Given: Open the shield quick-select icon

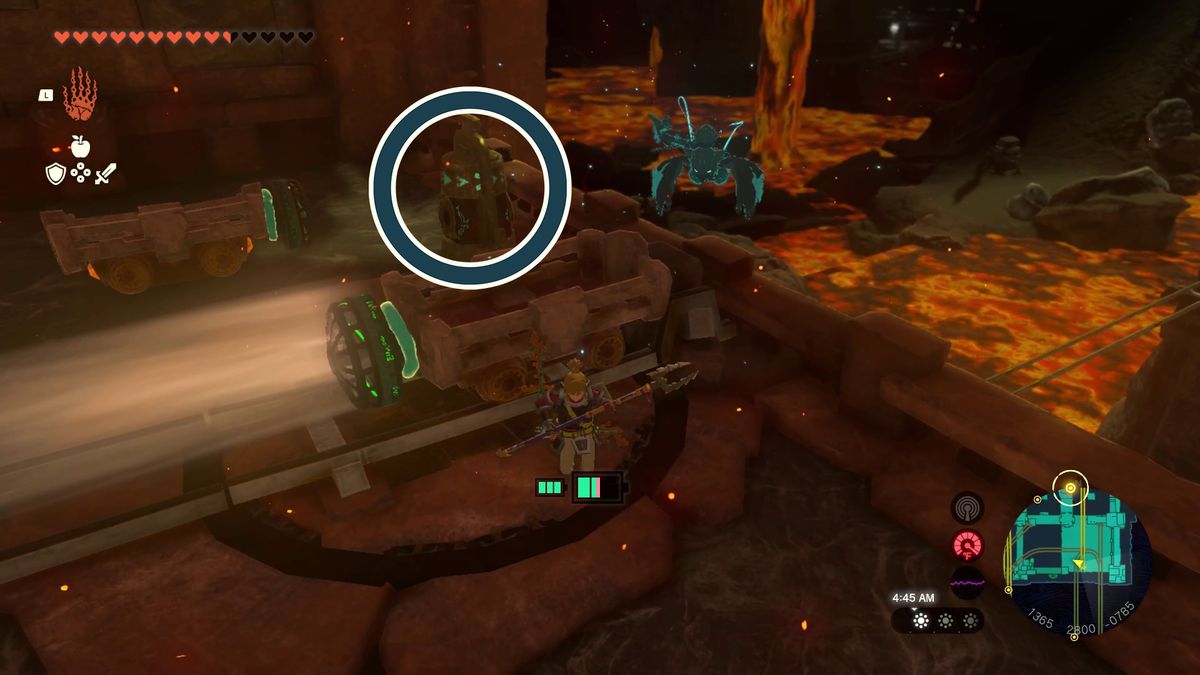Looking at the screenshot, I should pos(55,173).
